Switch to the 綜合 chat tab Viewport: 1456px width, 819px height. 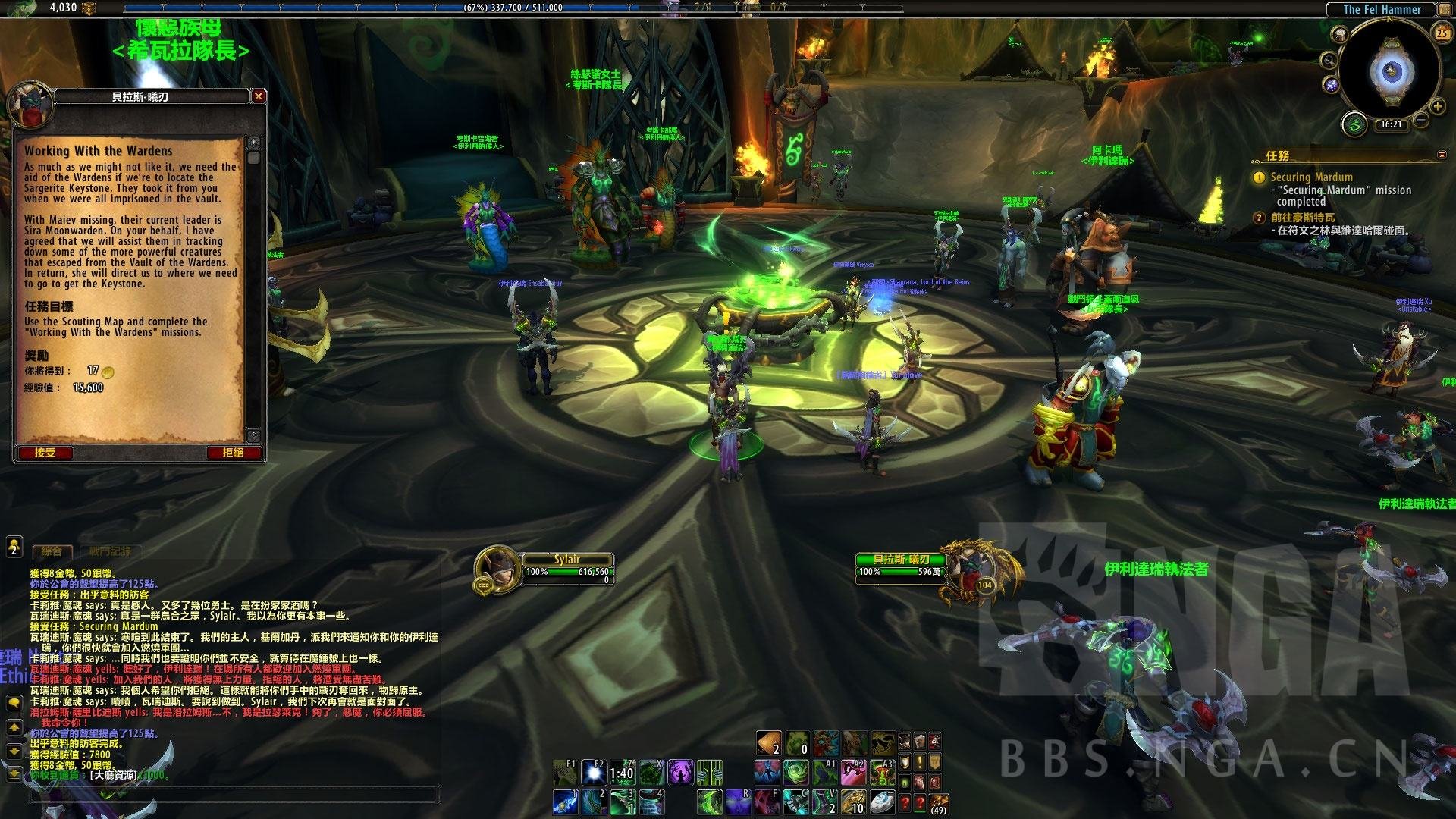point(52,551)
